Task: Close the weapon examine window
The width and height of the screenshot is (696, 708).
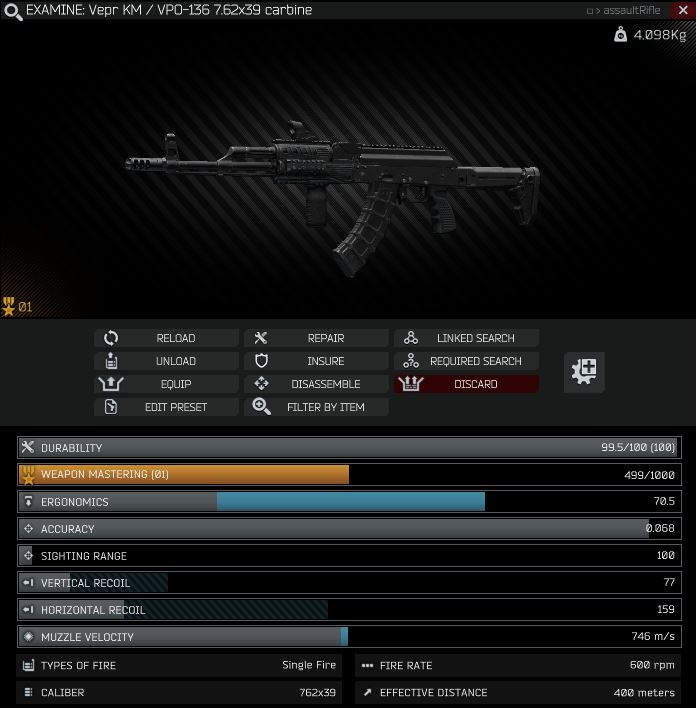Action: pos(681,10)
